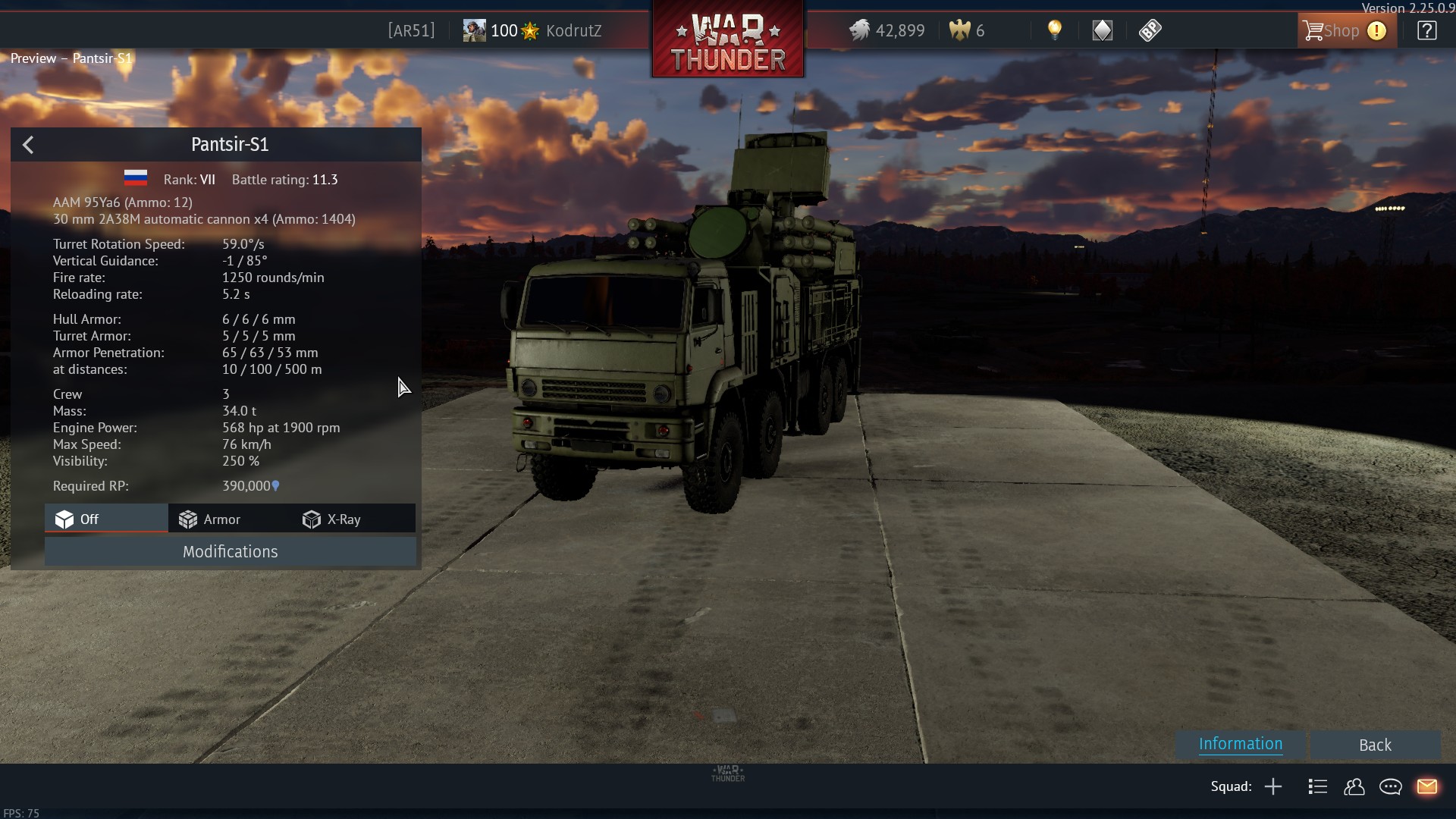Open the Information panel
Image resolution: width=1456 pixels, height=819 pixels.
pos(1240,744)
